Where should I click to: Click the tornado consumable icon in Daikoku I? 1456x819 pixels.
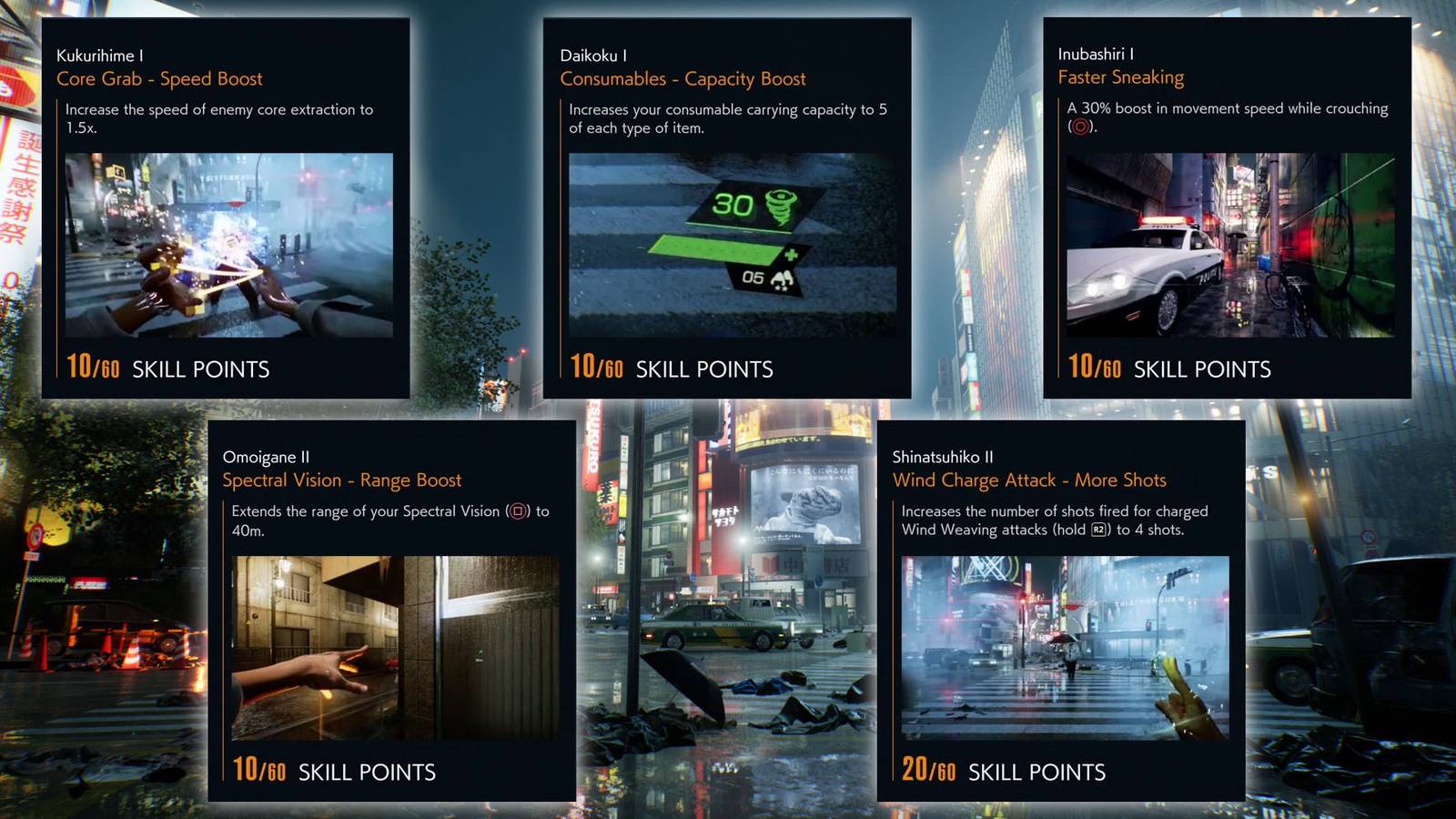coord(781,205)
